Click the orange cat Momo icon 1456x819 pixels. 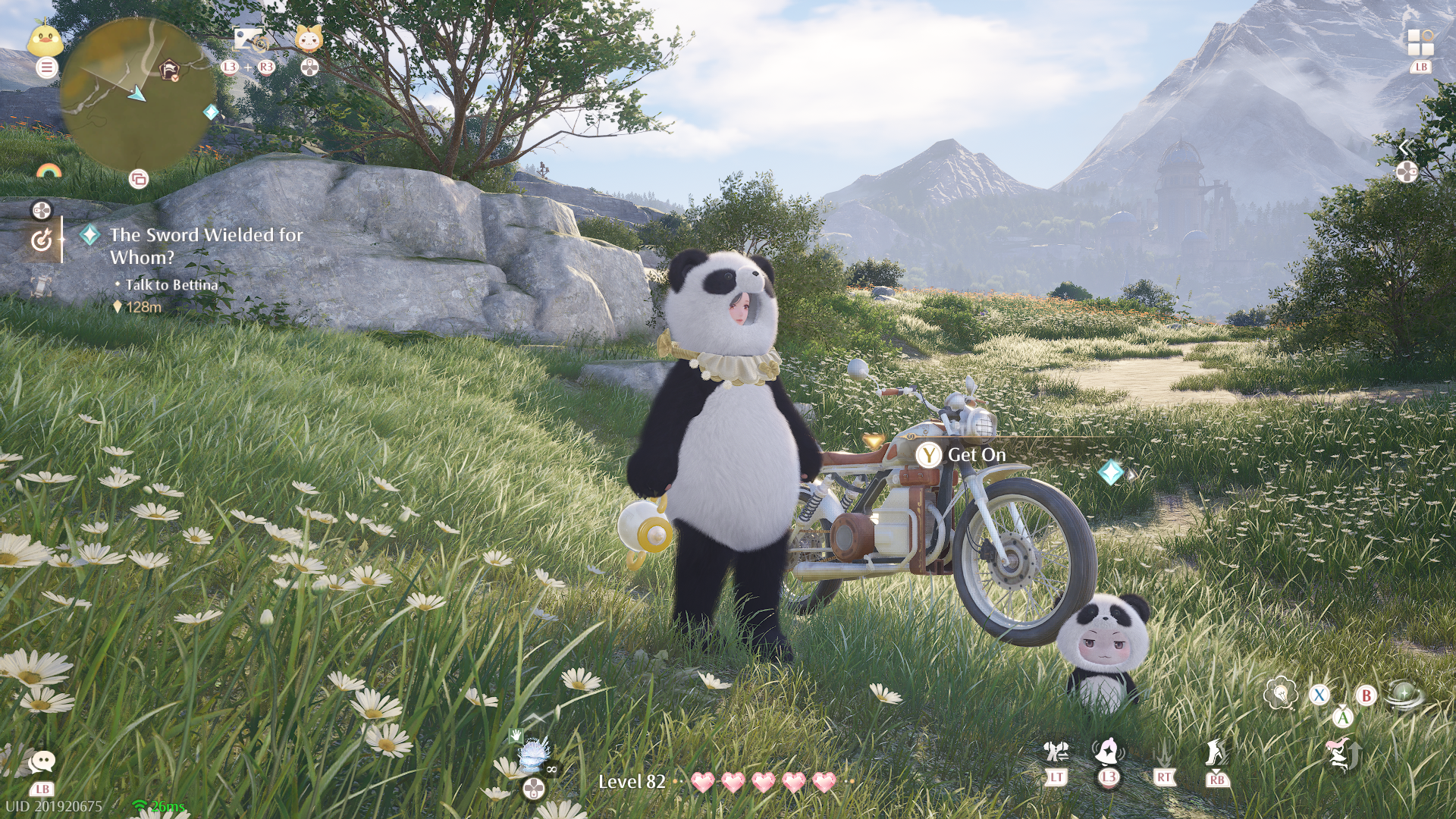[309, 39]
